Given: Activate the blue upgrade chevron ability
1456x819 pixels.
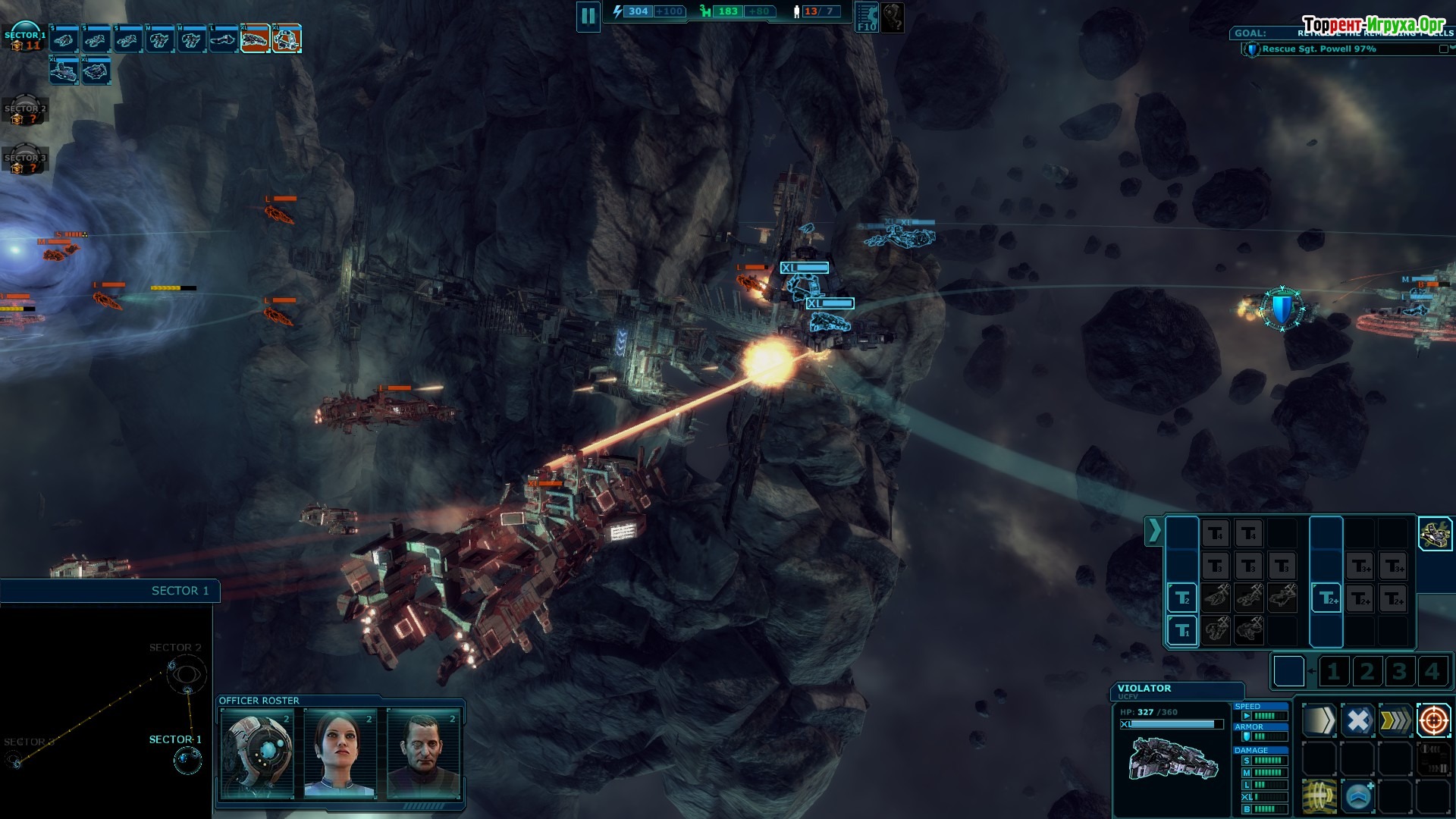Looking at the screenshot, I should tap(1357, 797).
